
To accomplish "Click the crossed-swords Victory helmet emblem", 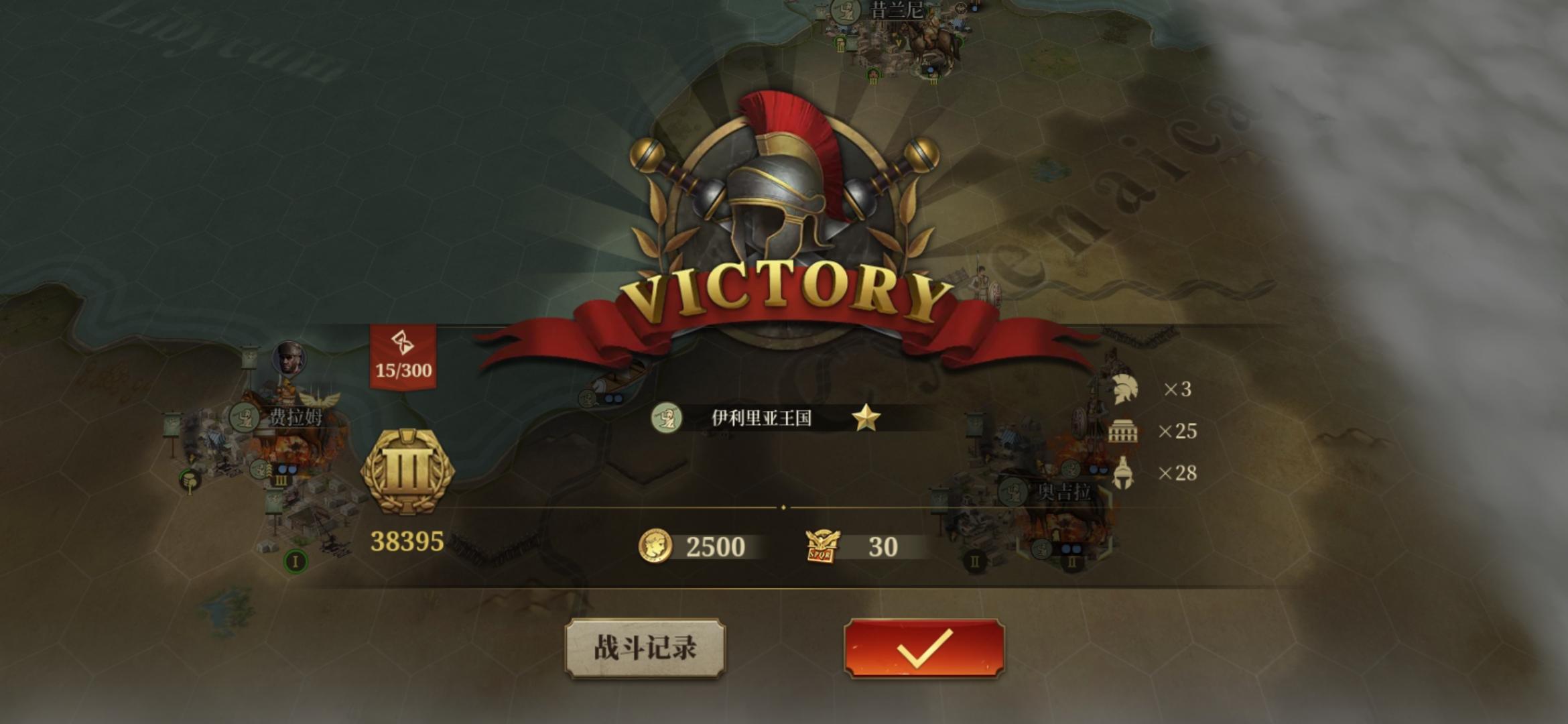I will 784,194.
